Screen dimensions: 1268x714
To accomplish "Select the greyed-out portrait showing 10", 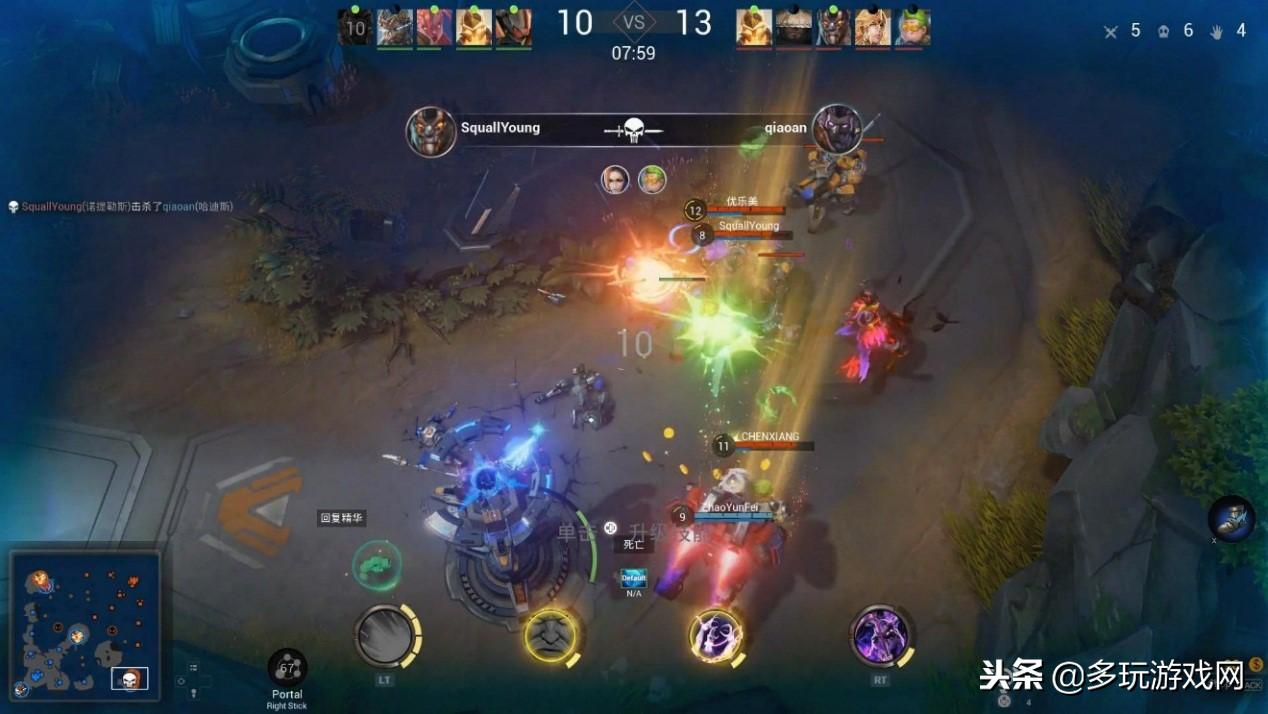I will click(355, 27).
